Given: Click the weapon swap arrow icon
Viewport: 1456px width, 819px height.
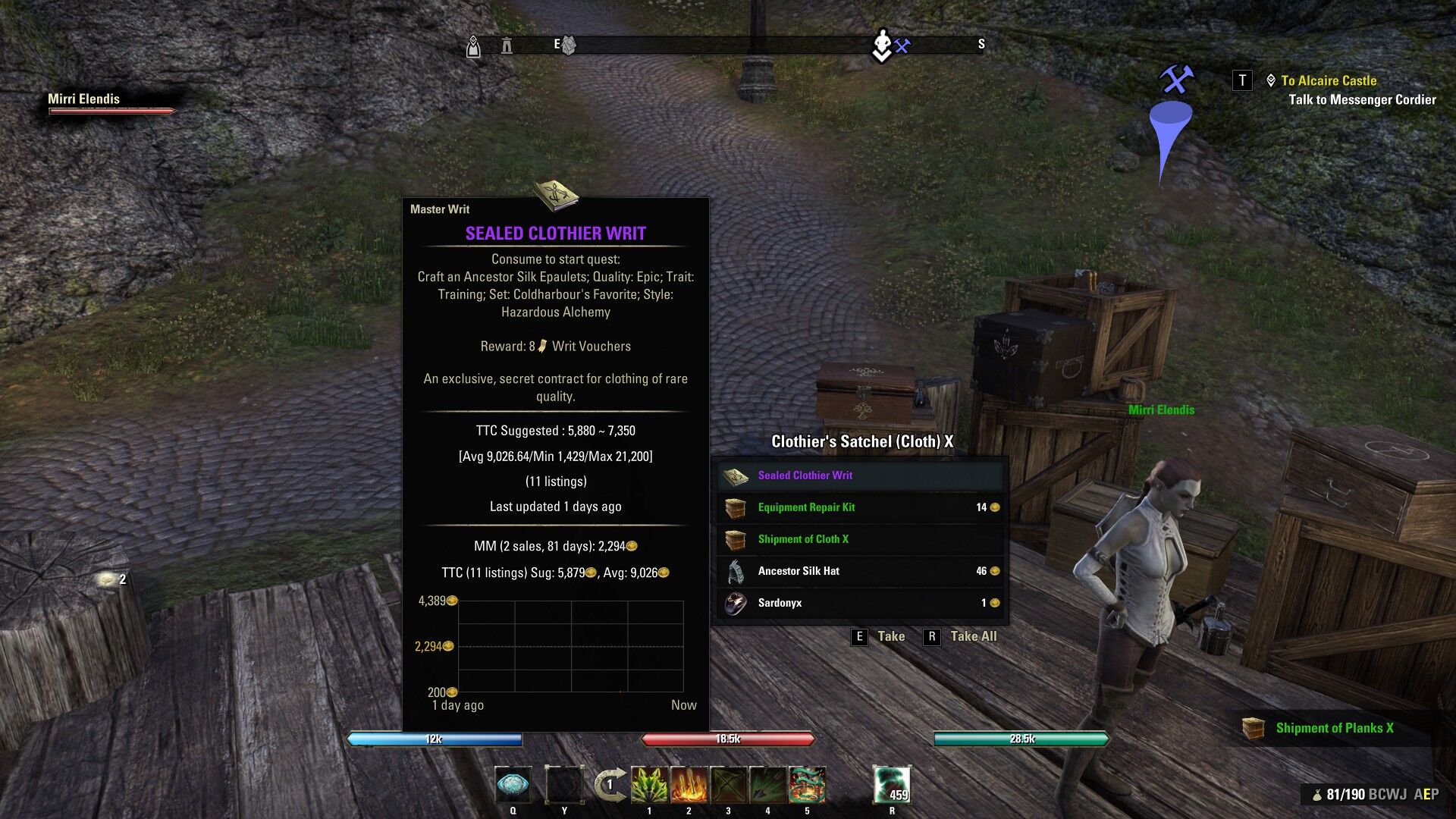Looking at the screenshot, I should tap(610, 784).
